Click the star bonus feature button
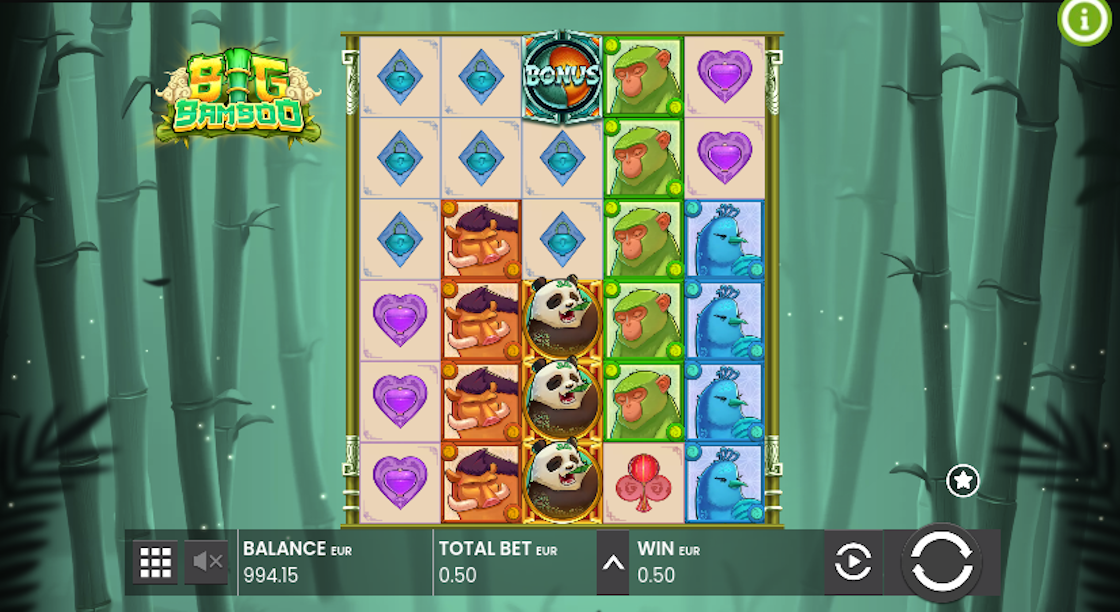This screenshot has width=1120, height=612. tap(963, 481)
